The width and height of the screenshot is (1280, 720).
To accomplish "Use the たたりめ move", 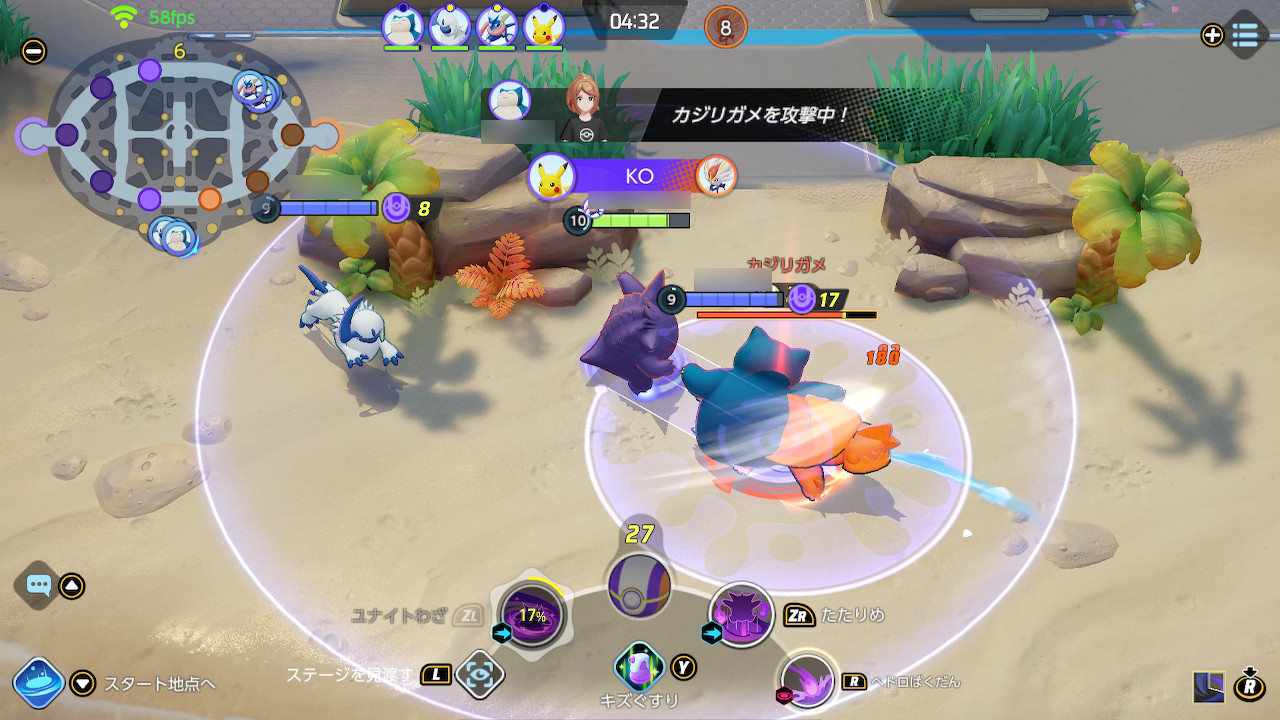I will click(741, 613).
